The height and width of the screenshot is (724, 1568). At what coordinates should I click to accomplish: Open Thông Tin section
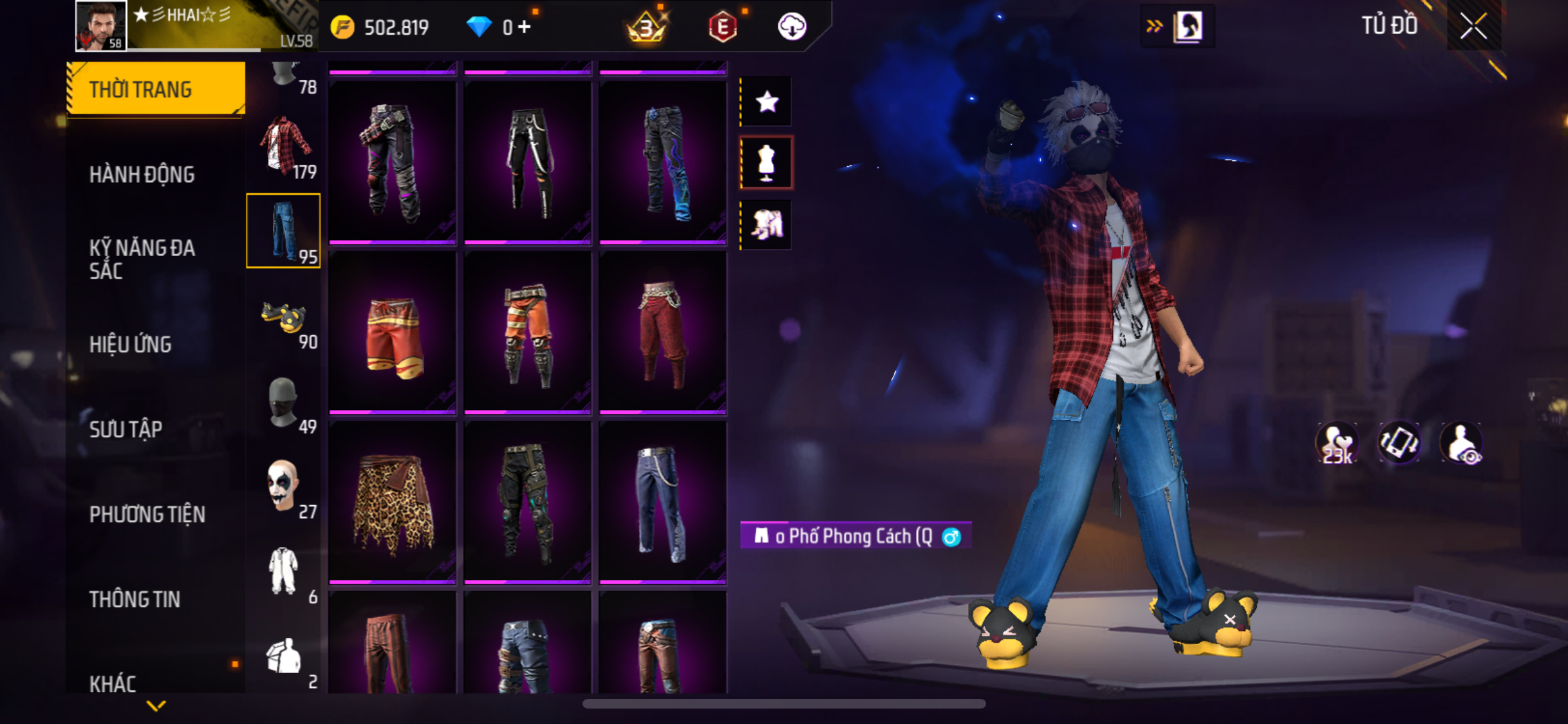click(x=135, y=599)
